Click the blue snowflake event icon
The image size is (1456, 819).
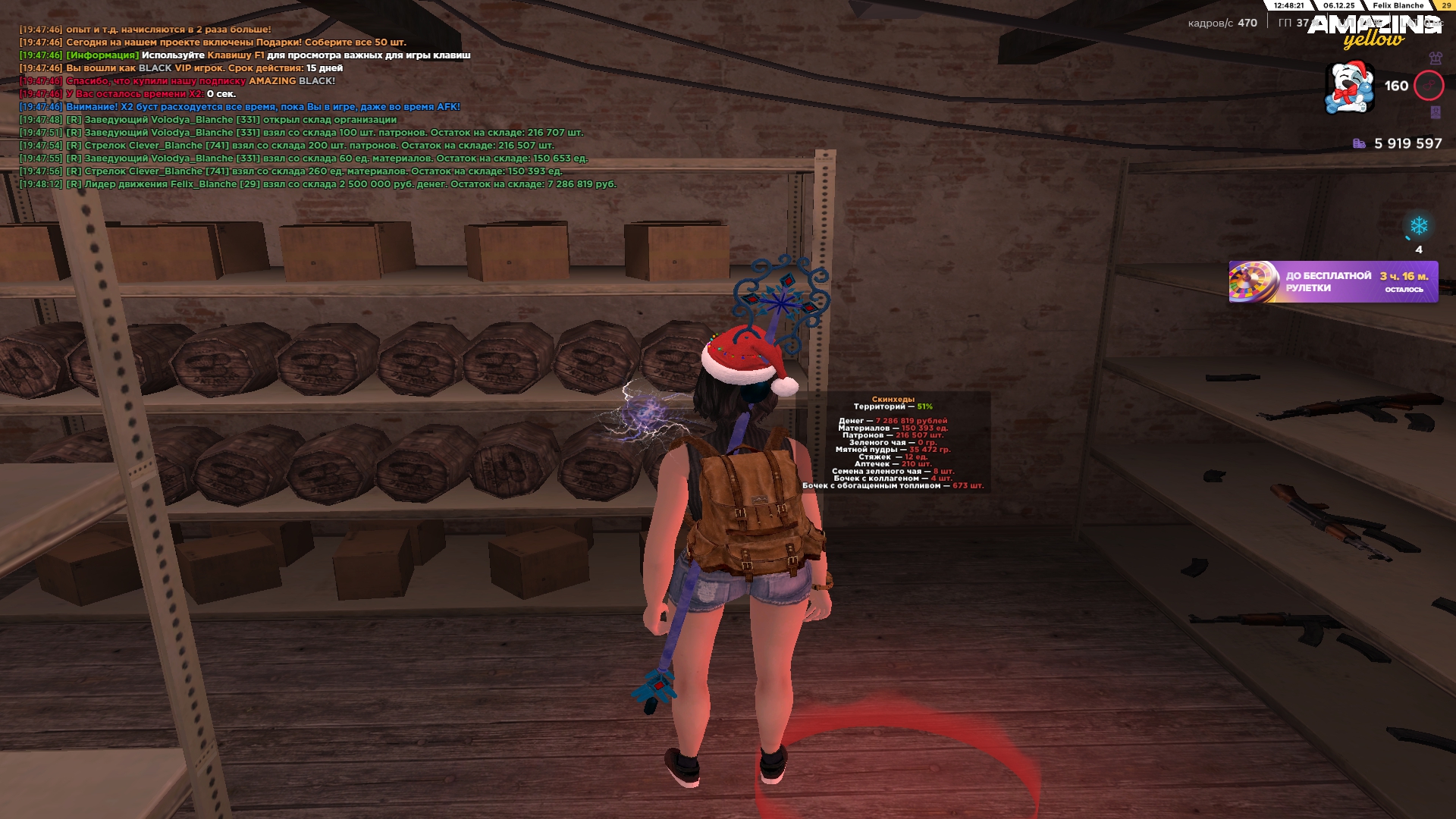1418,226
